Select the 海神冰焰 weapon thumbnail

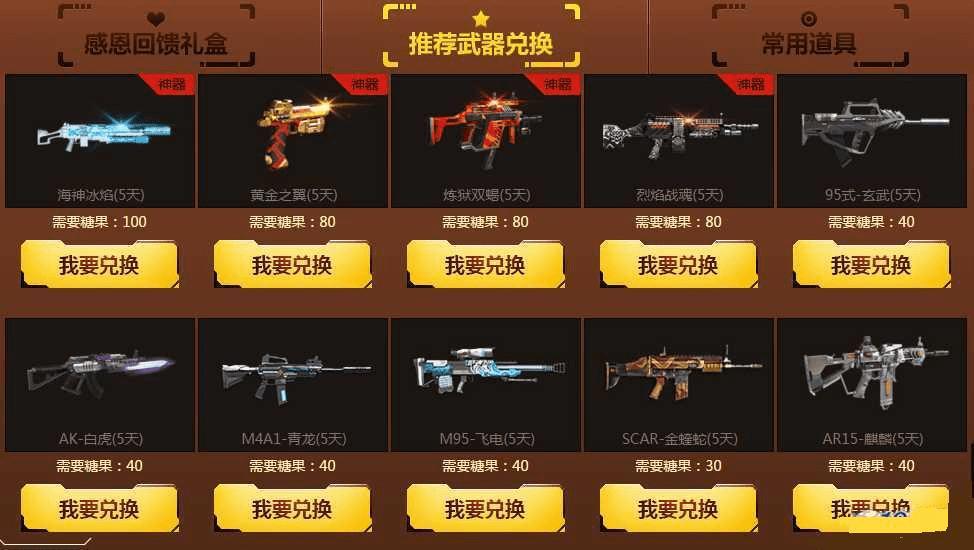point(100,135)
